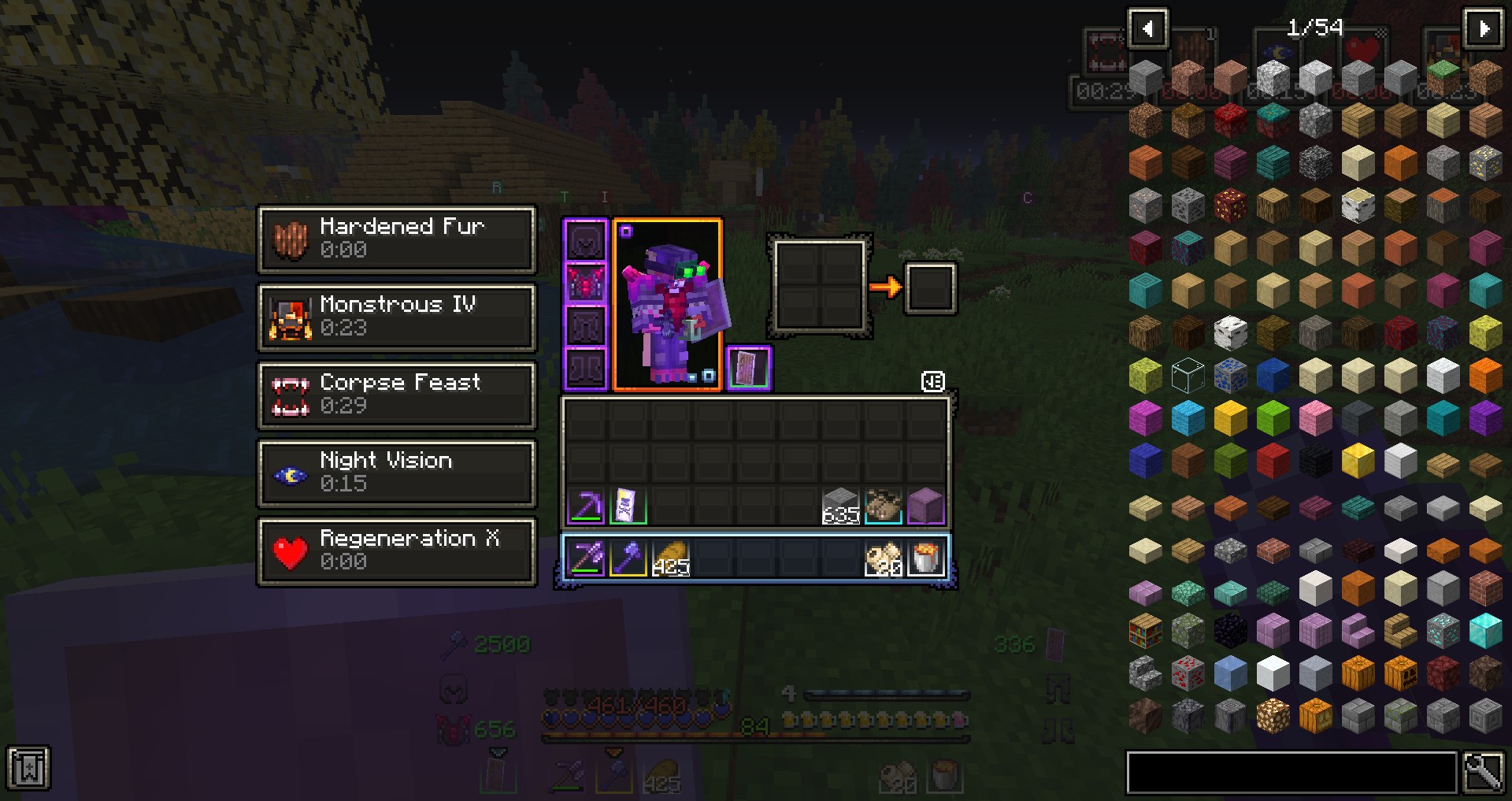Click the item search text box
This screenshot has height=801, width=1512.
[1291, 772]
